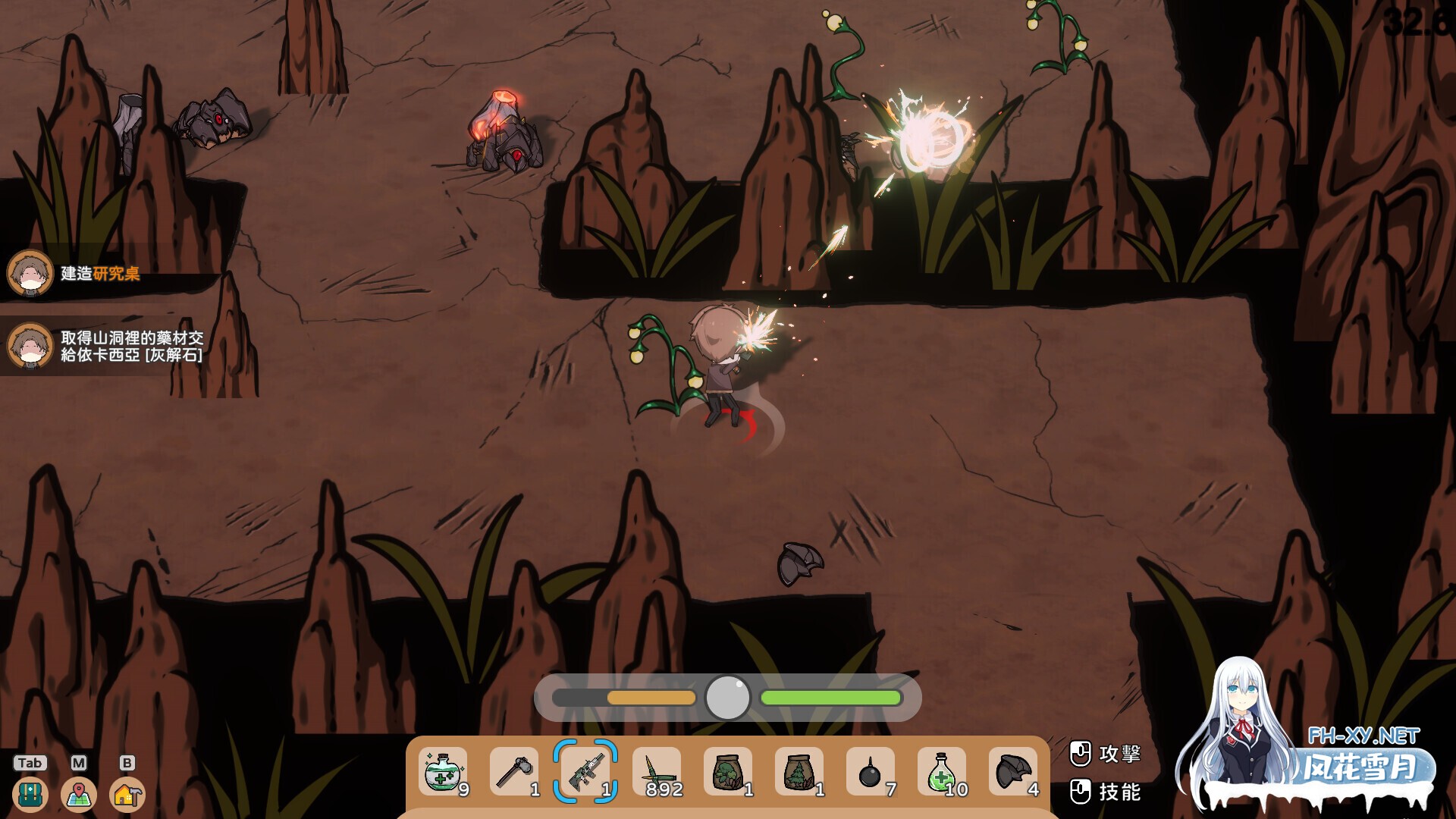Select the stone axe hotbar slot
Viewport: 1456px width, 819px height.
pyautogui.click(x=514, y=772)
